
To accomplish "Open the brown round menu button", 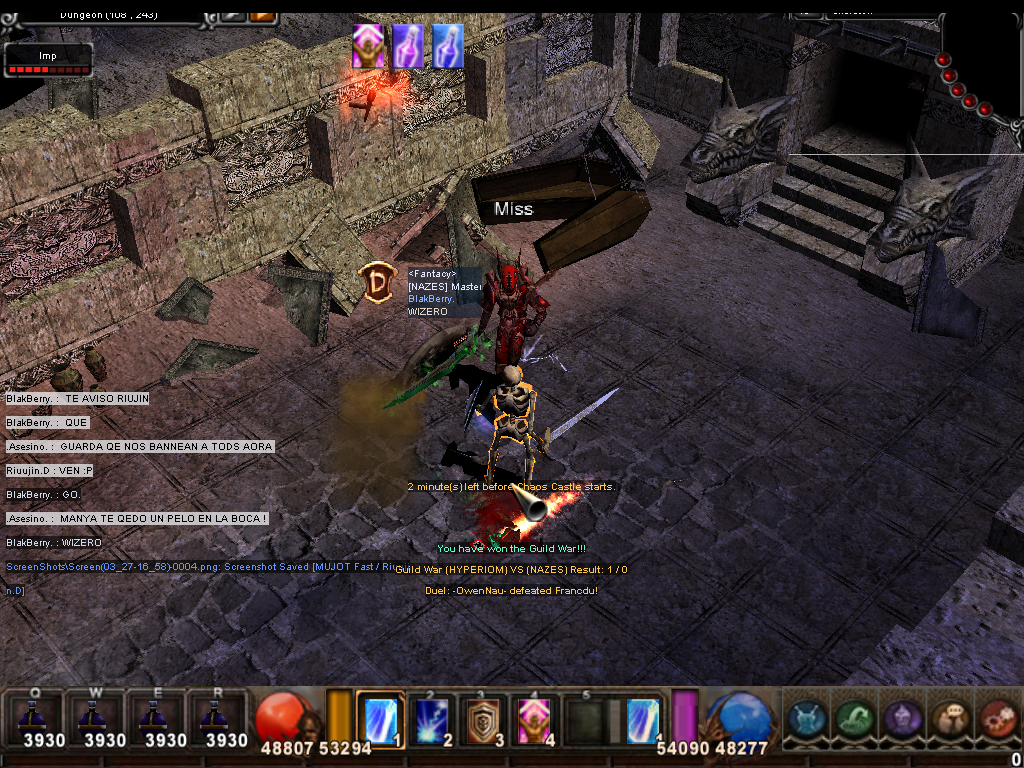I will click(x=950, y=718).
